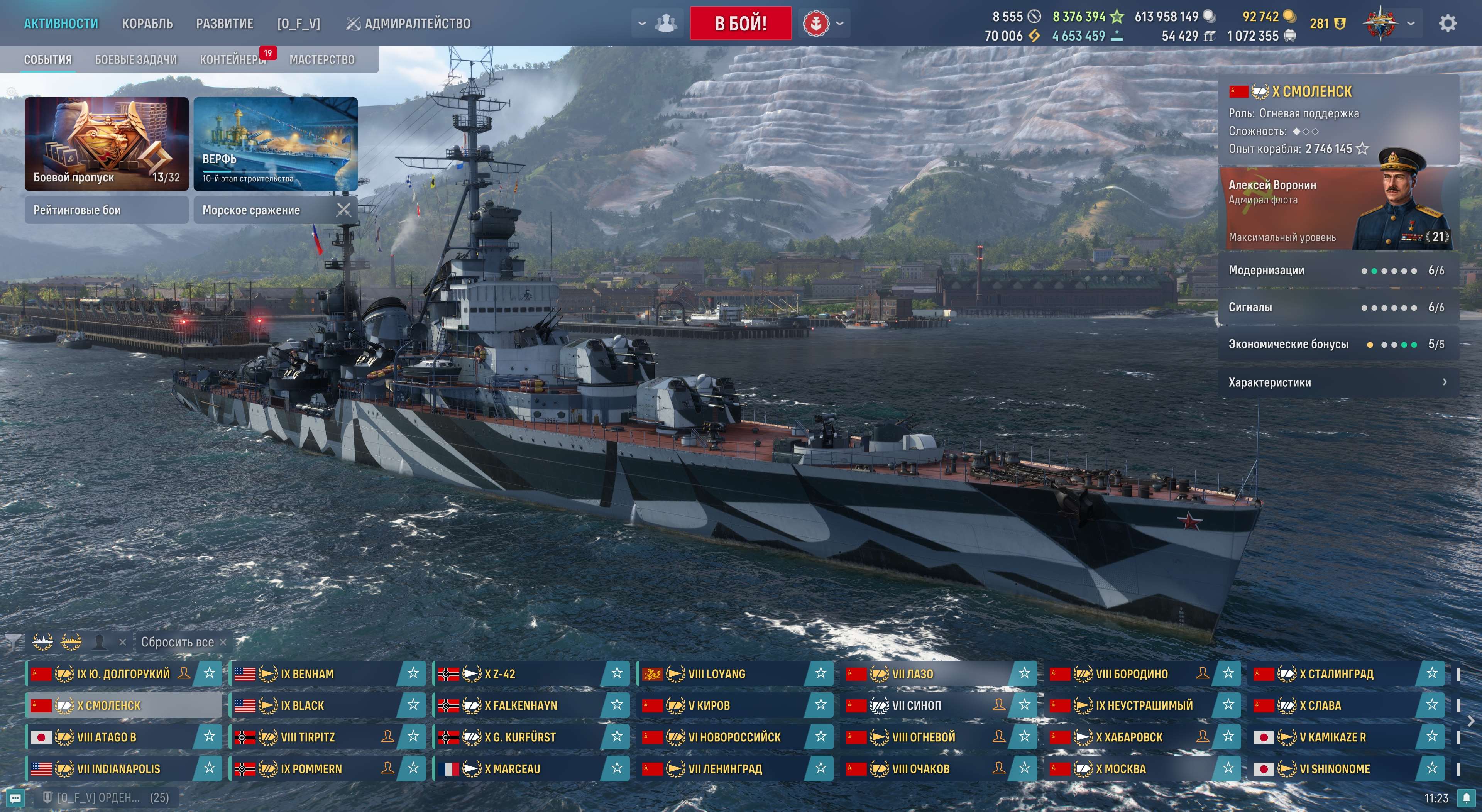Open the chat icon in bottom left corner
1482x812 pixels.
click(x=15, y=798)
